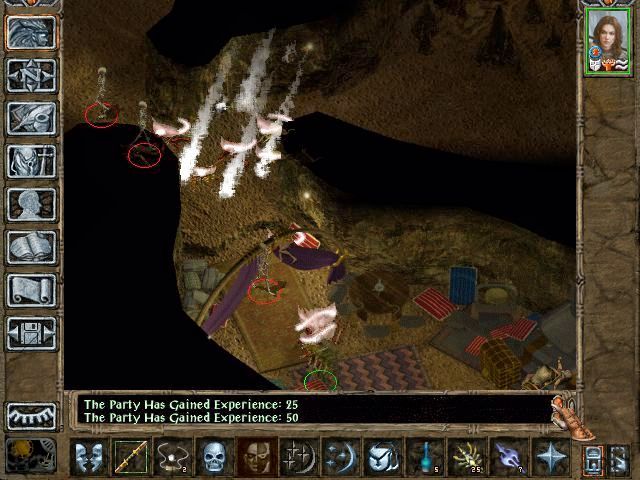Open the journal from the sidebar

[x=31, y=117]
